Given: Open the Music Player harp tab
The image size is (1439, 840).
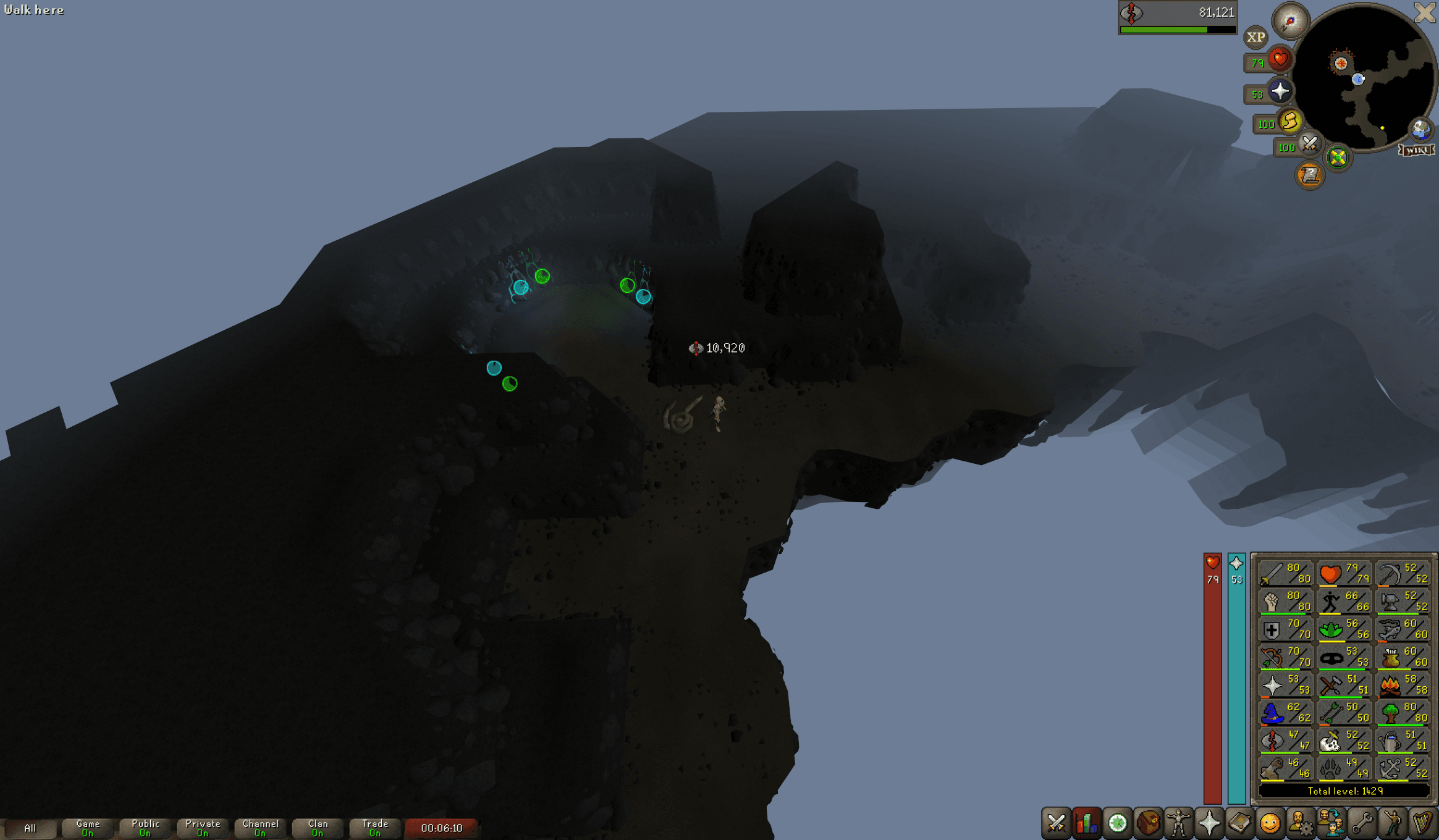Looking at the screenshot, I should click(1422, 823).
